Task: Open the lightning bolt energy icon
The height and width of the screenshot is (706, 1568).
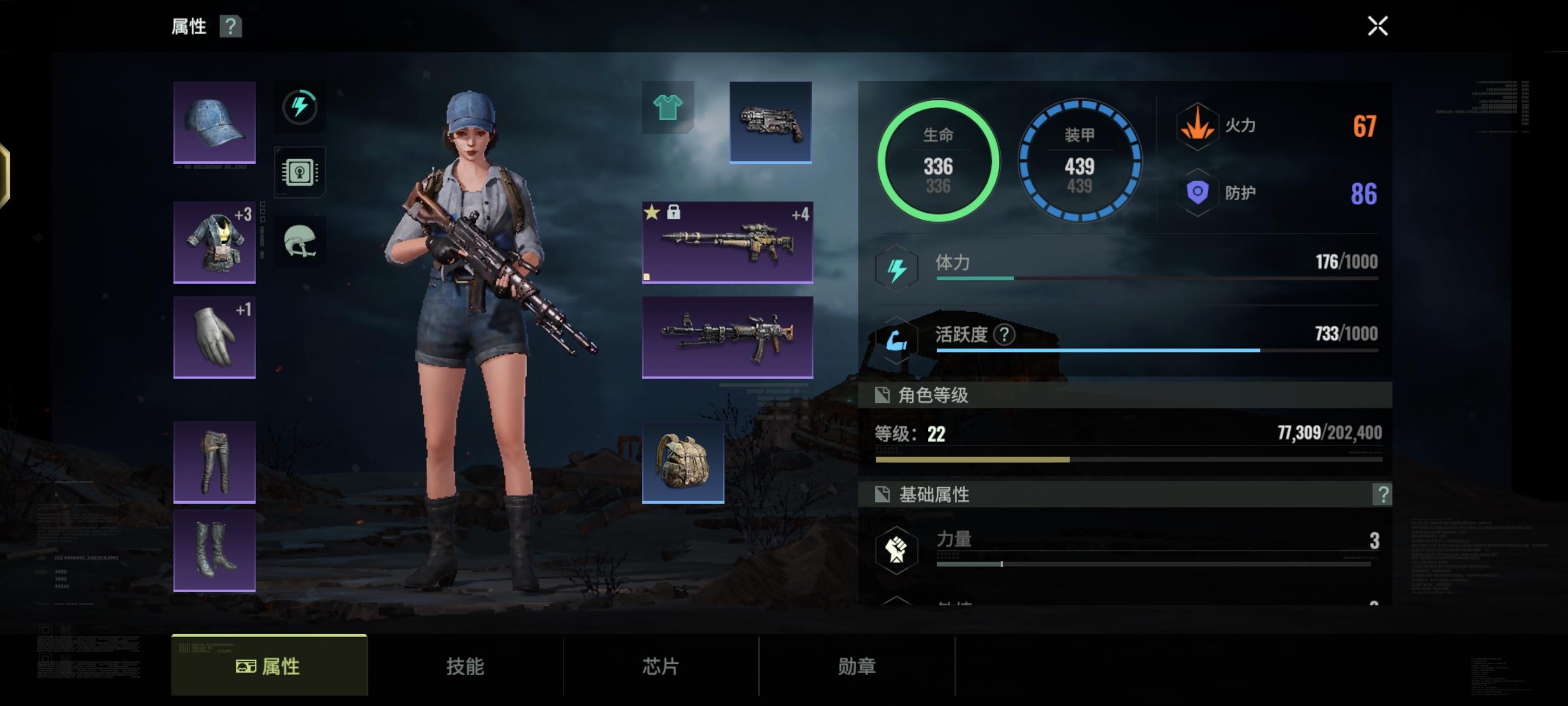Action: [300, 106]
